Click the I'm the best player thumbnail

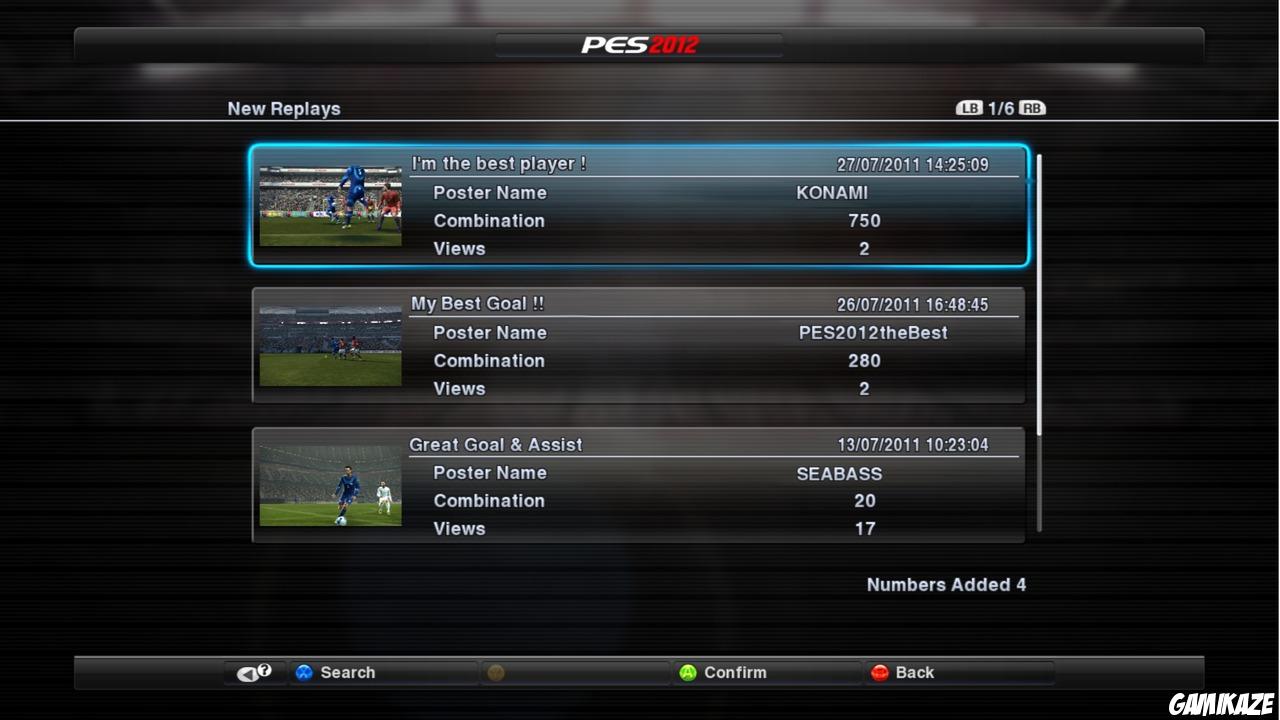(331, 205)
